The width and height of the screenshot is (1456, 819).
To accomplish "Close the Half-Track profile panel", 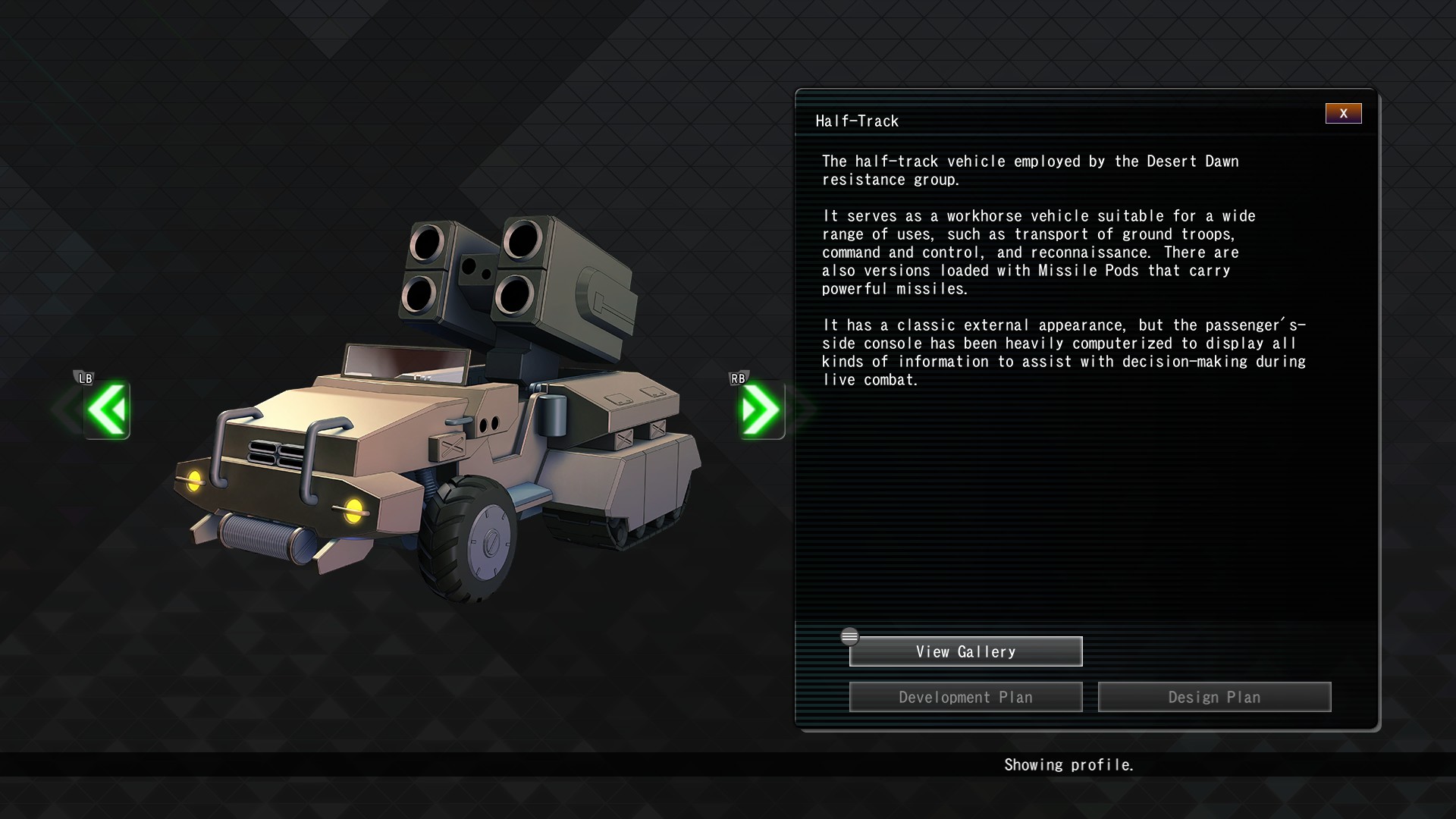I will [x=1343, y=114].
